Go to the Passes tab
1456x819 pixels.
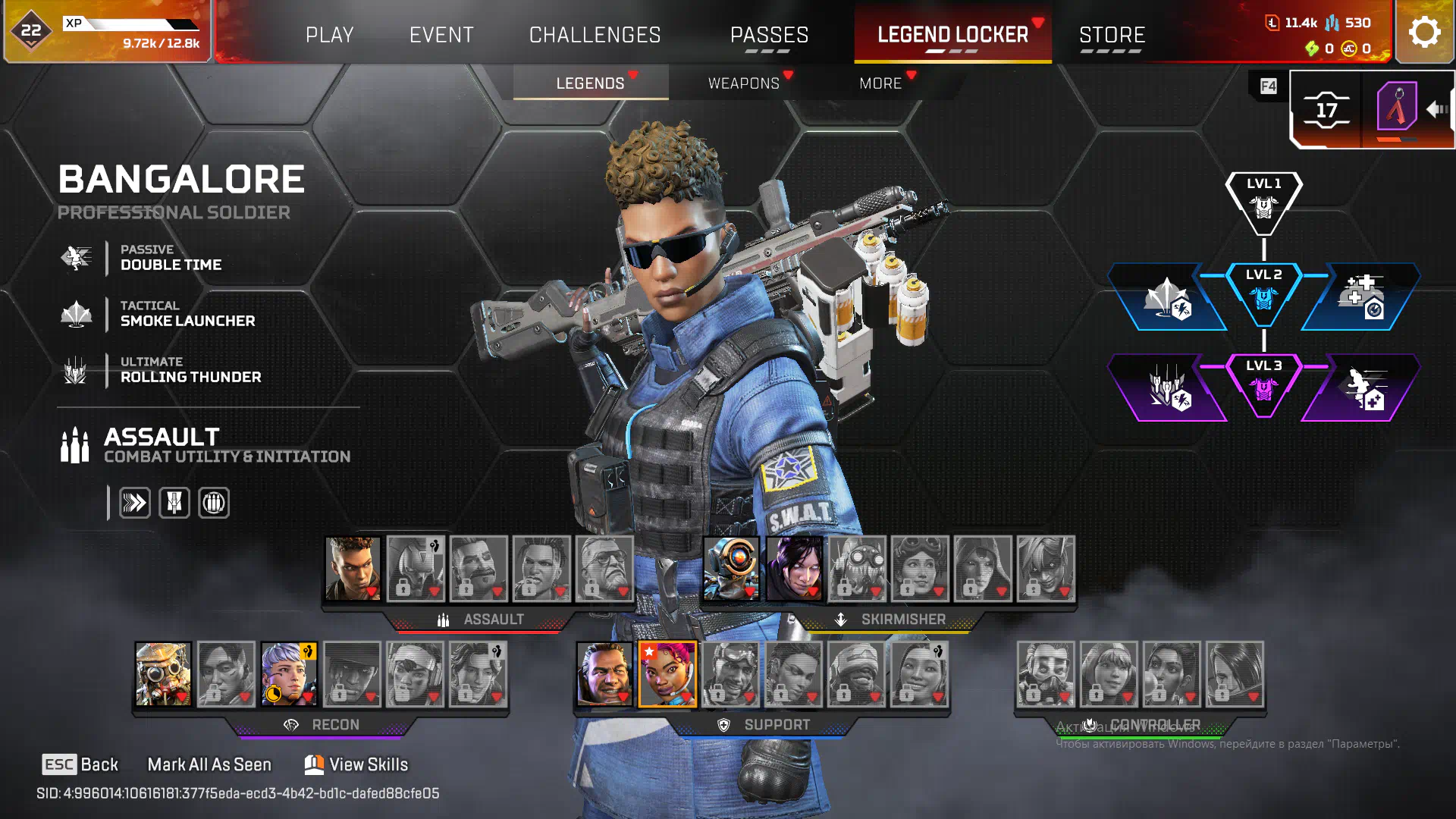769,35
